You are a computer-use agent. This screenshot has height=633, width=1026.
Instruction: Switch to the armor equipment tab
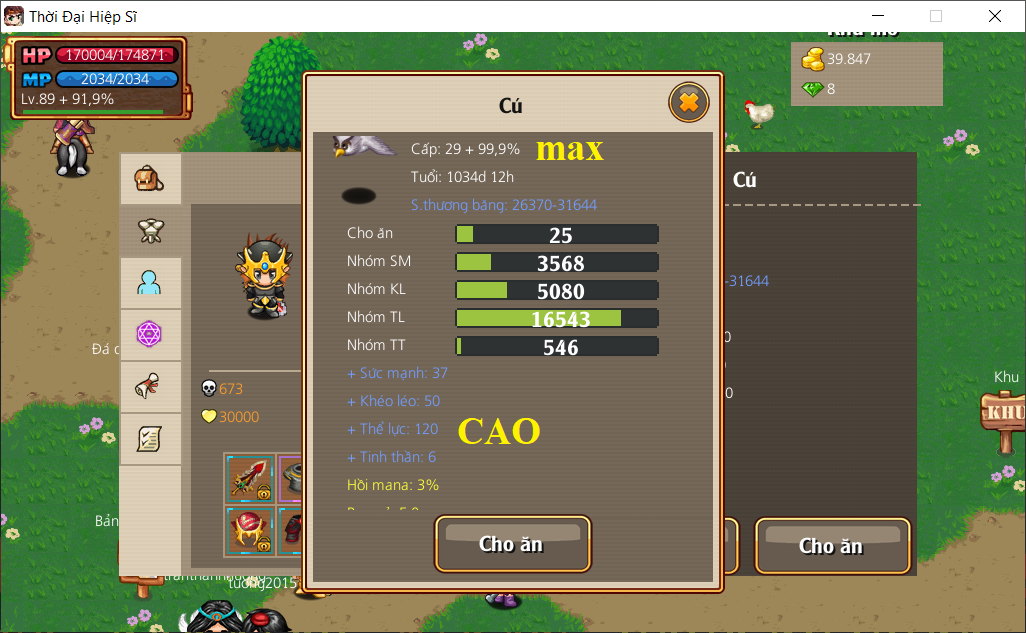150,232
